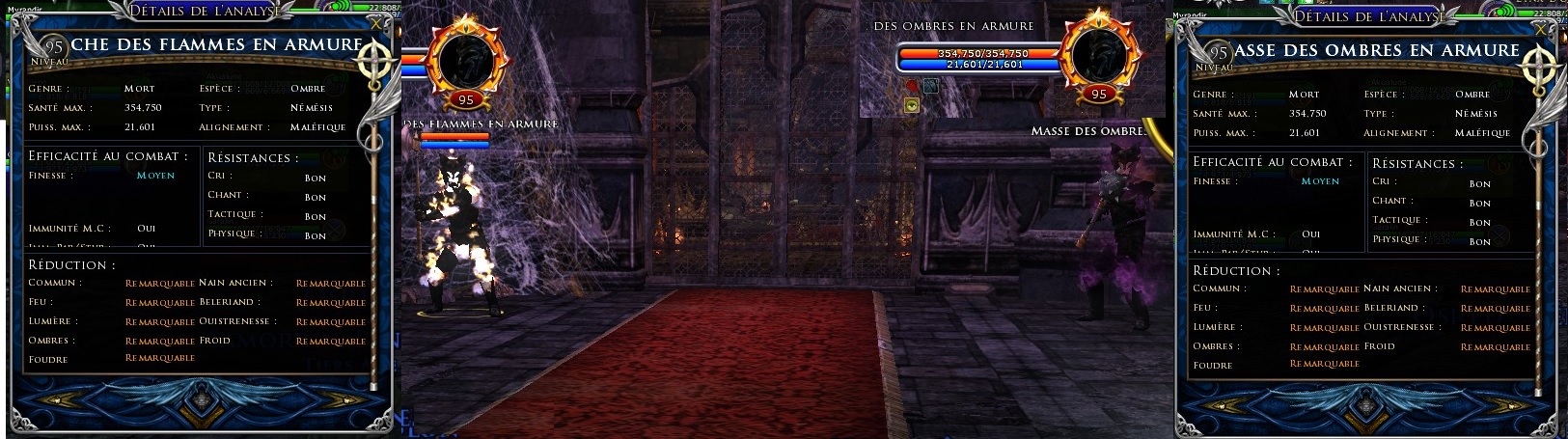Close the Ombres en Armure analysis panel
This screenshot has width=1568, height=439.
pos(1541,27)
